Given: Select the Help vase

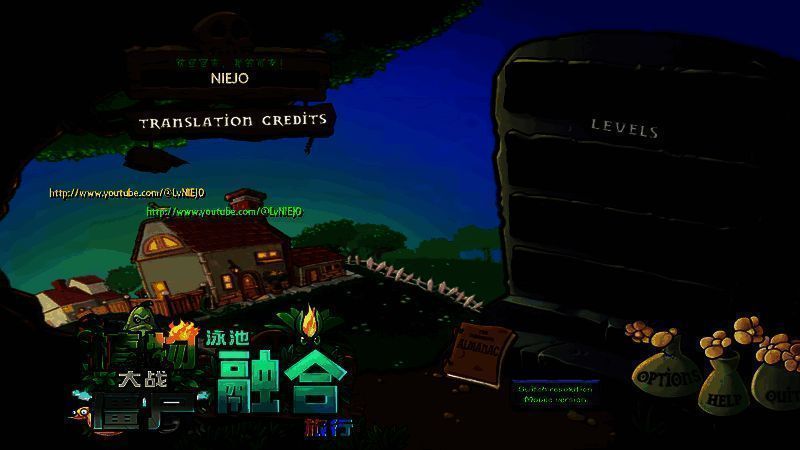Looking at the screenshot, I should point(725,397).
